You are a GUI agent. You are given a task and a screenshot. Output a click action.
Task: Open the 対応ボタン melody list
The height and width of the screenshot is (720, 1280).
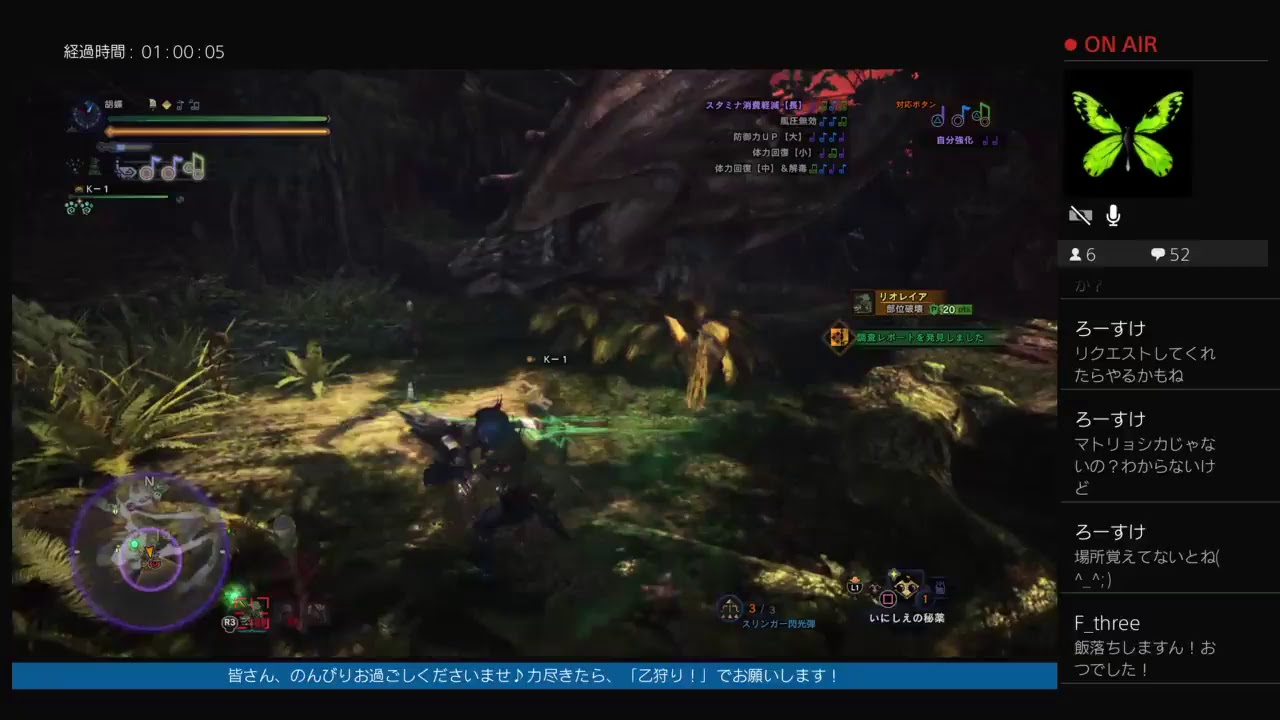point(915,104)
